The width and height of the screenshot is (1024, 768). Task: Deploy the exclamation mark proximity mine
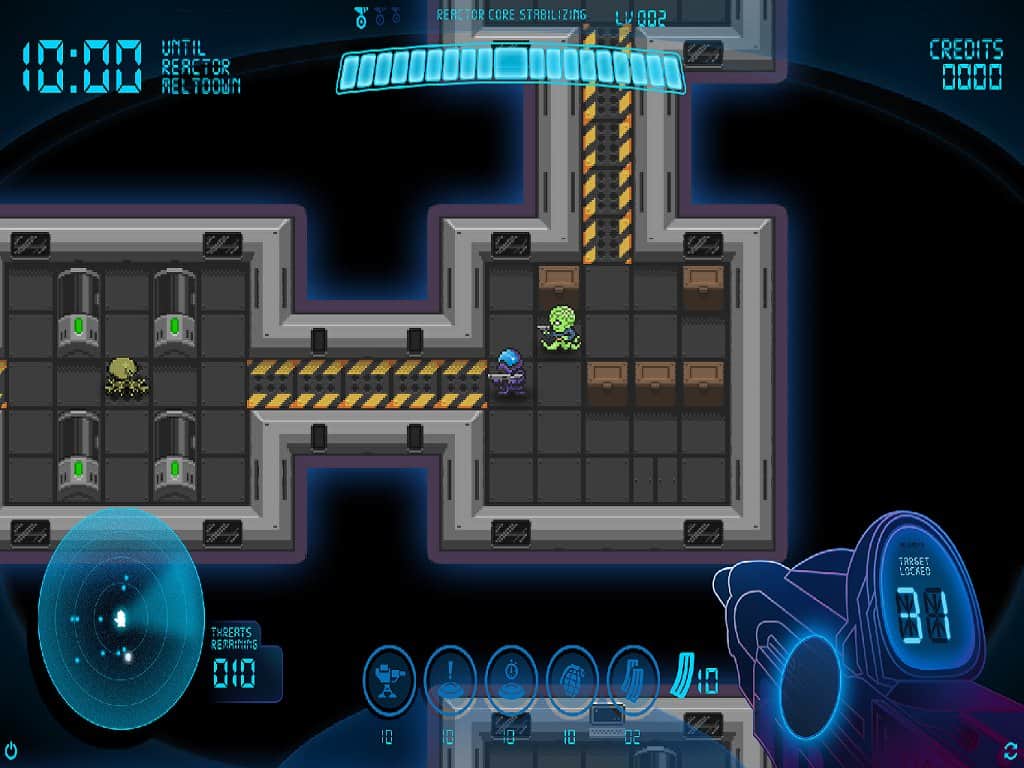click(450, 680)
